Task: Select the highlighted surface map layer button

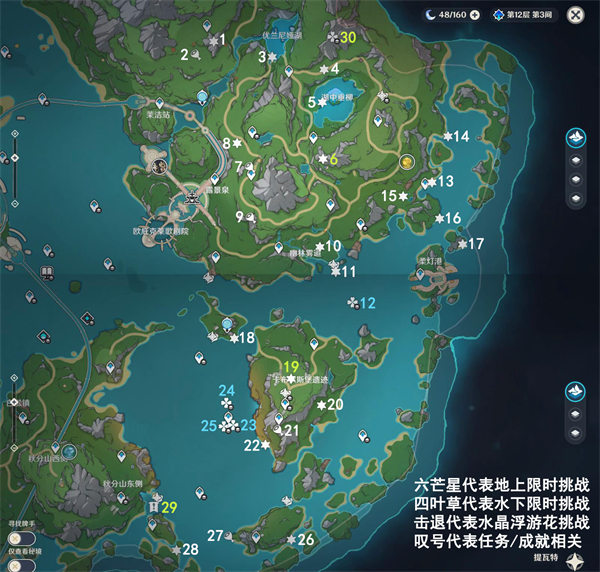Action: (x=576, y=138)
